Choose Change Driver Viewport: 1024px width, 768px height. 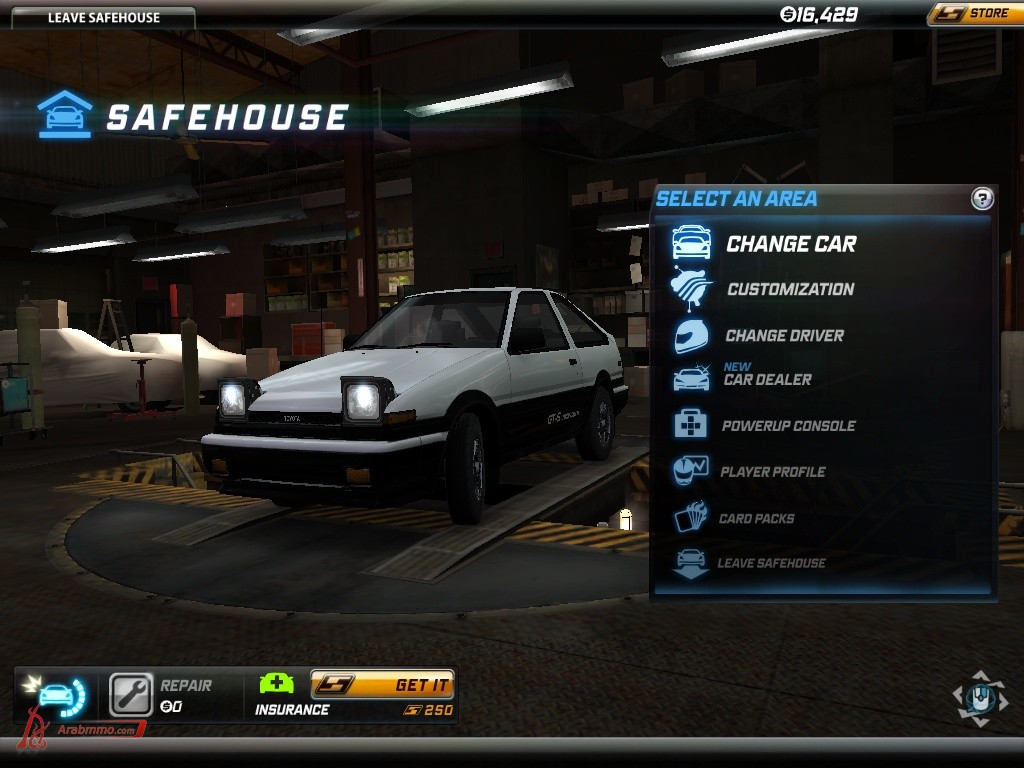tap(784, 336)
